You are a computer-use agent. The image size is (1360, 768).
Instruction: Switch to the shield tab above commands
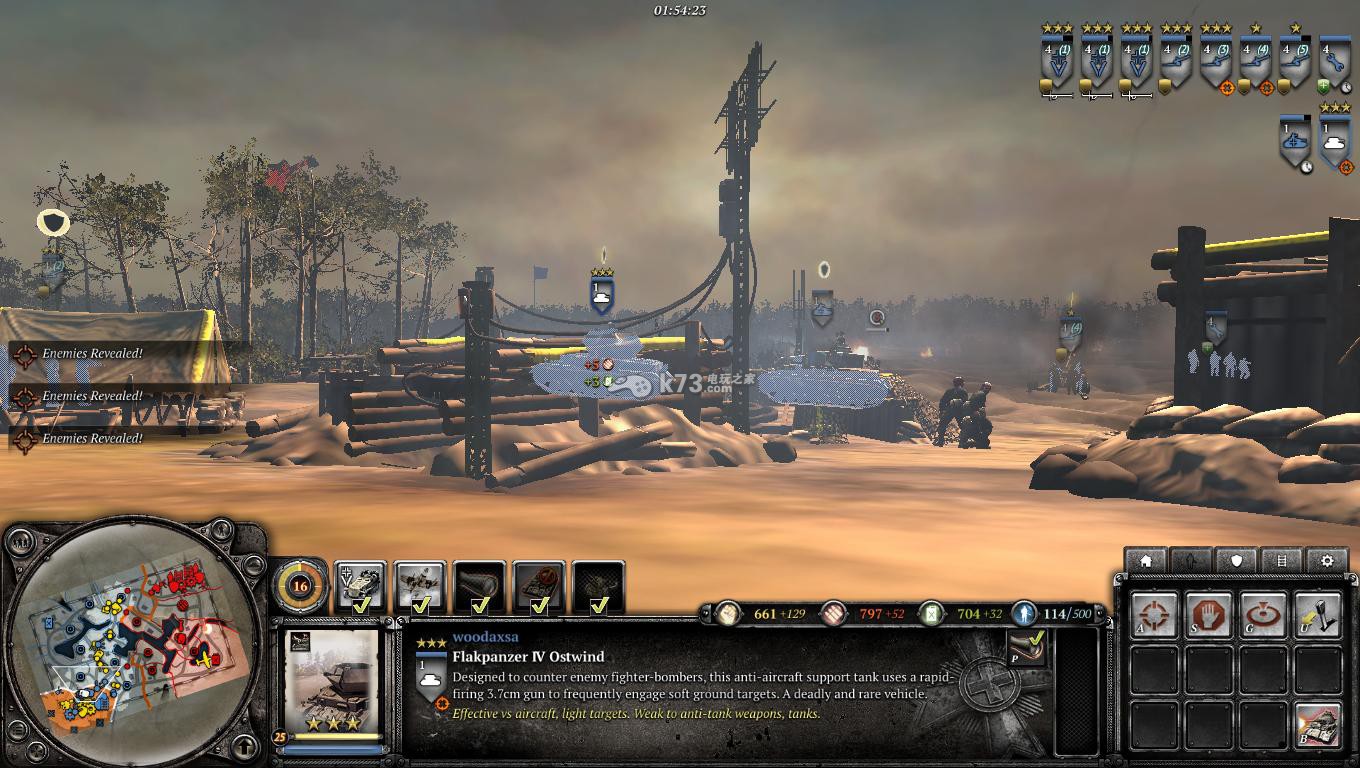1237,561
